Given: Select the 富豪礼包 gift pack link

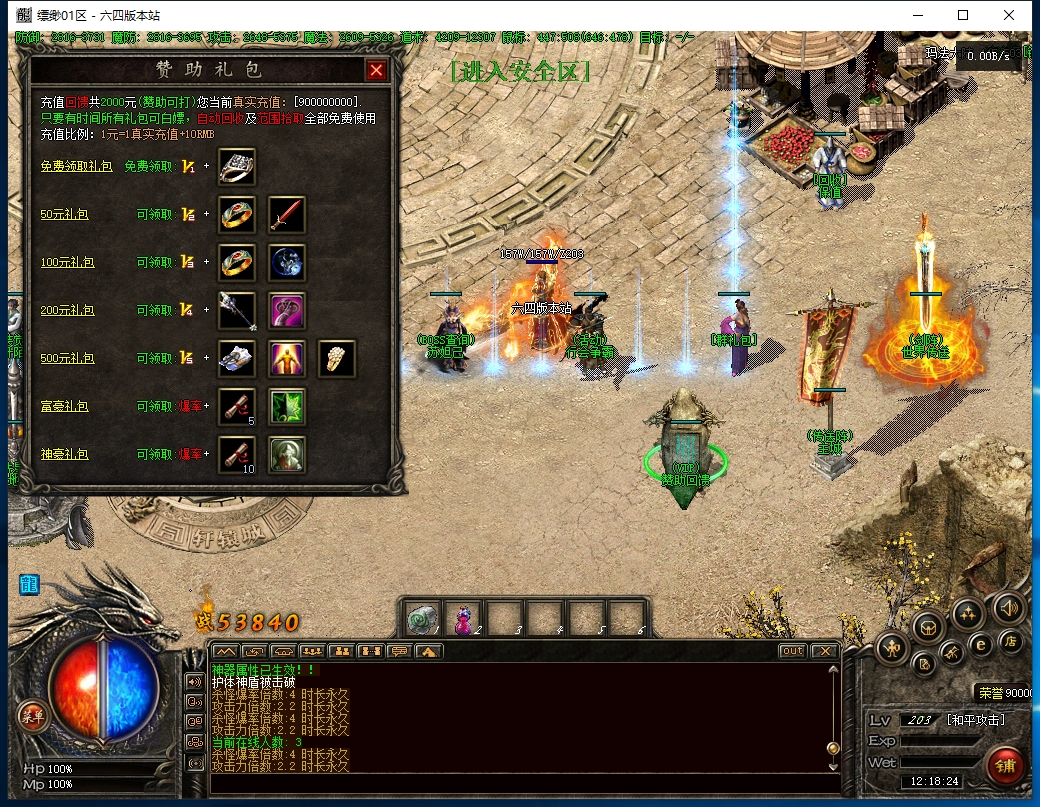Looking at the screenshot, I should (65, 406).
